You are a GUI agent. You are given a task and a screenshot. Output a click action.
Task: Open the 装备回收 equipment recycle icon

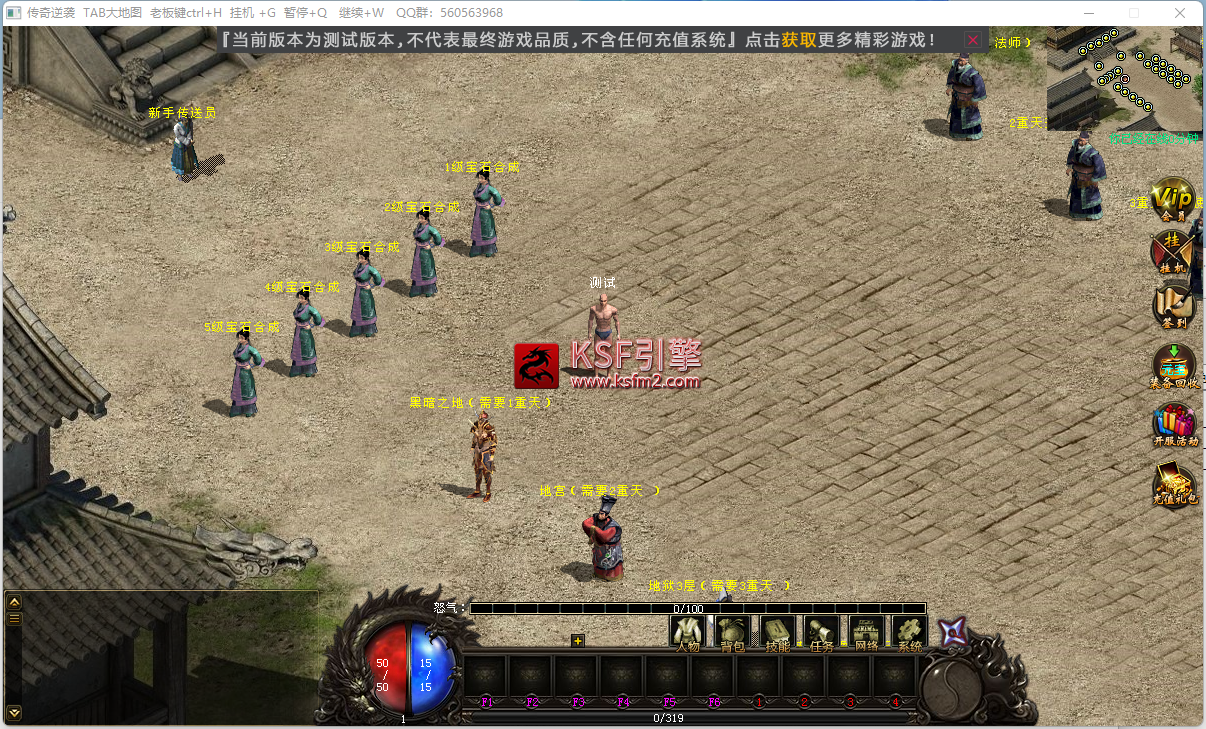(x=1174, y=365)
